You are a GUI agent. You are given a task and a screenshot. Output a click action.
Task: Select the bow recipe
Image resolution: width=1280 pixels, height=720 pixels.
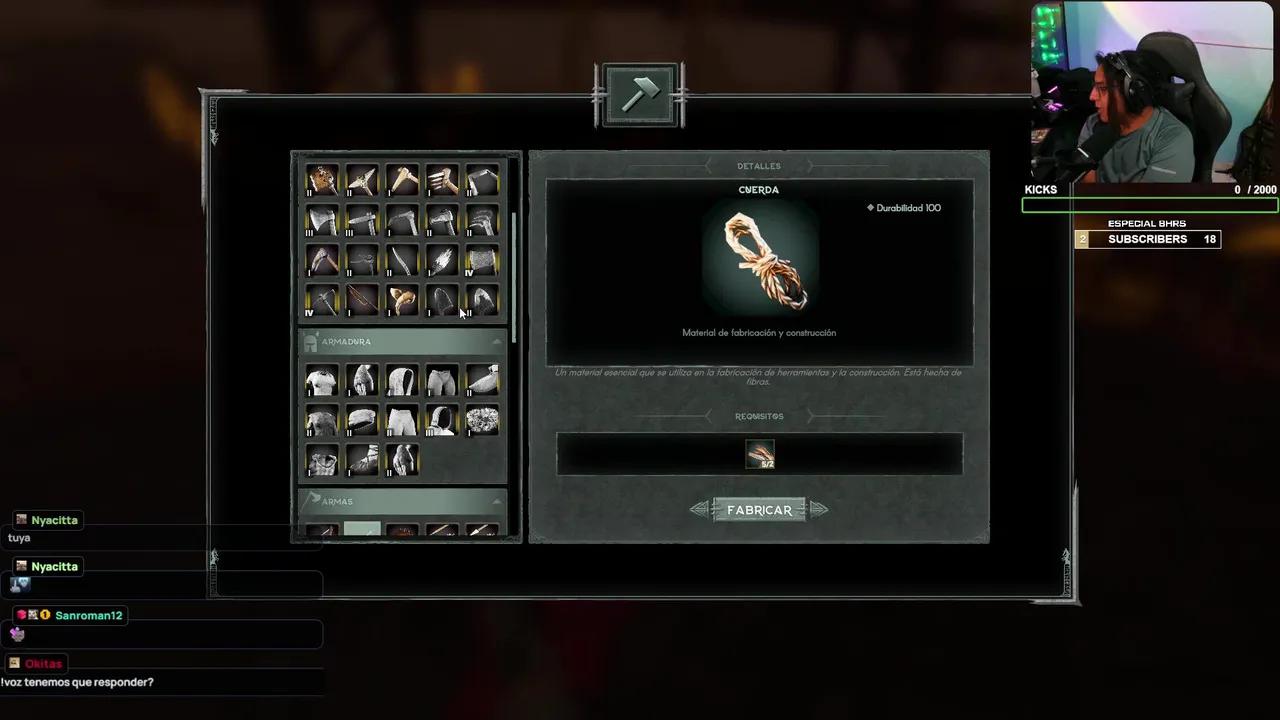(x=361, y=300)
